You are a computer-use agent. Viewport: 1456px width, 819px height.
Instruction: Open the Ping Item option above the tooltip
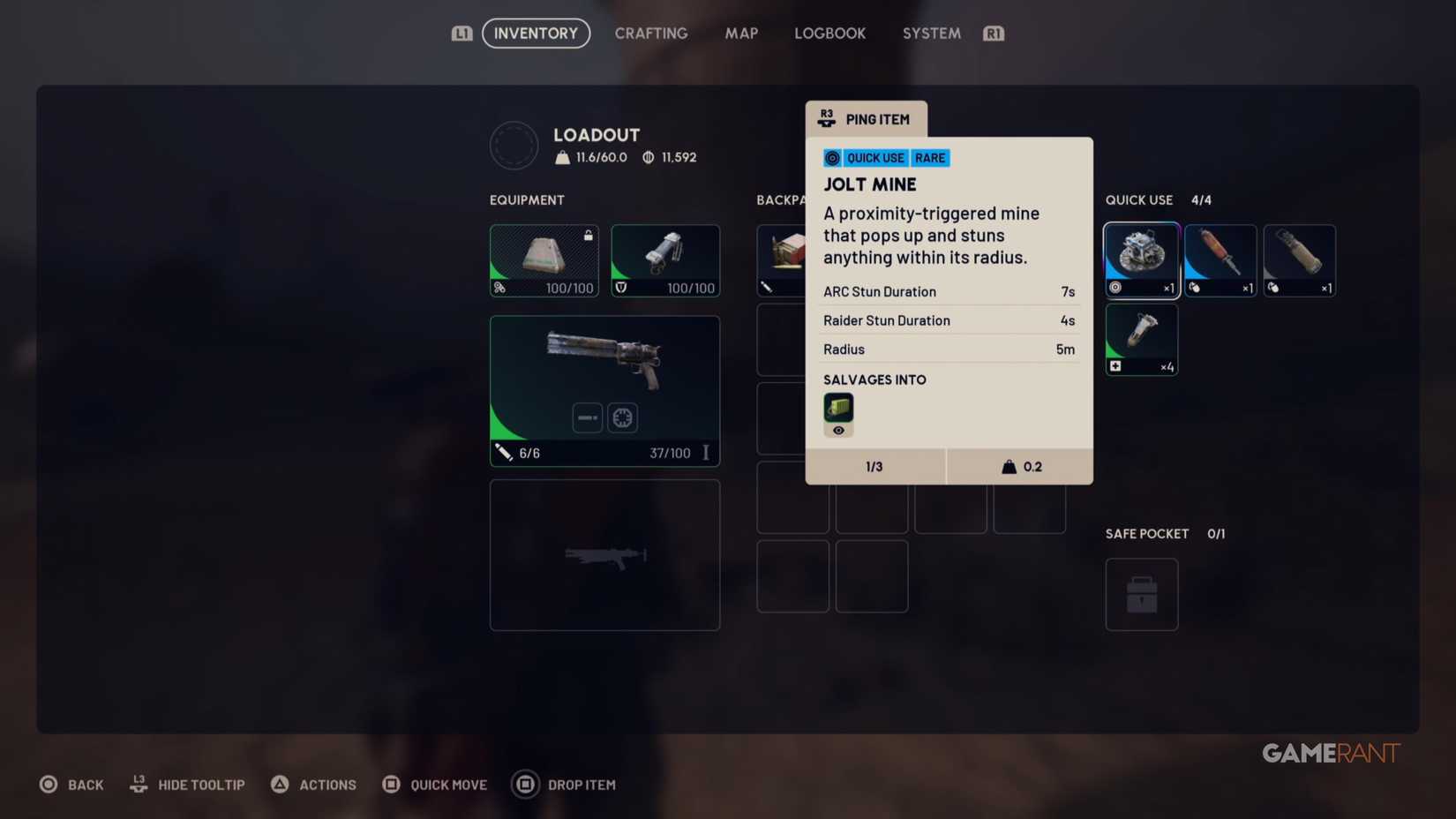coord(866,118)
